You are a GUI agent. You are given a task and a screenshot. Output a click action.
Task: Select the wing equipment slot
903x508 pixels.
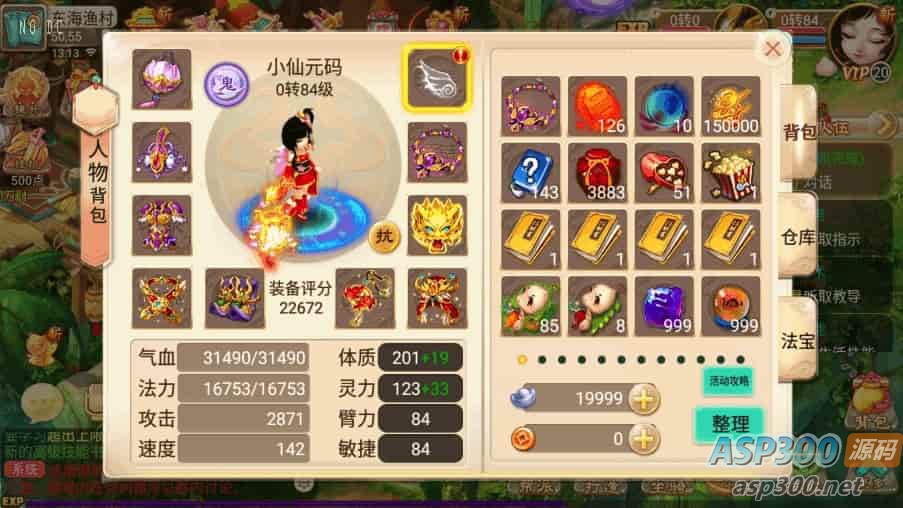point(436,79)
